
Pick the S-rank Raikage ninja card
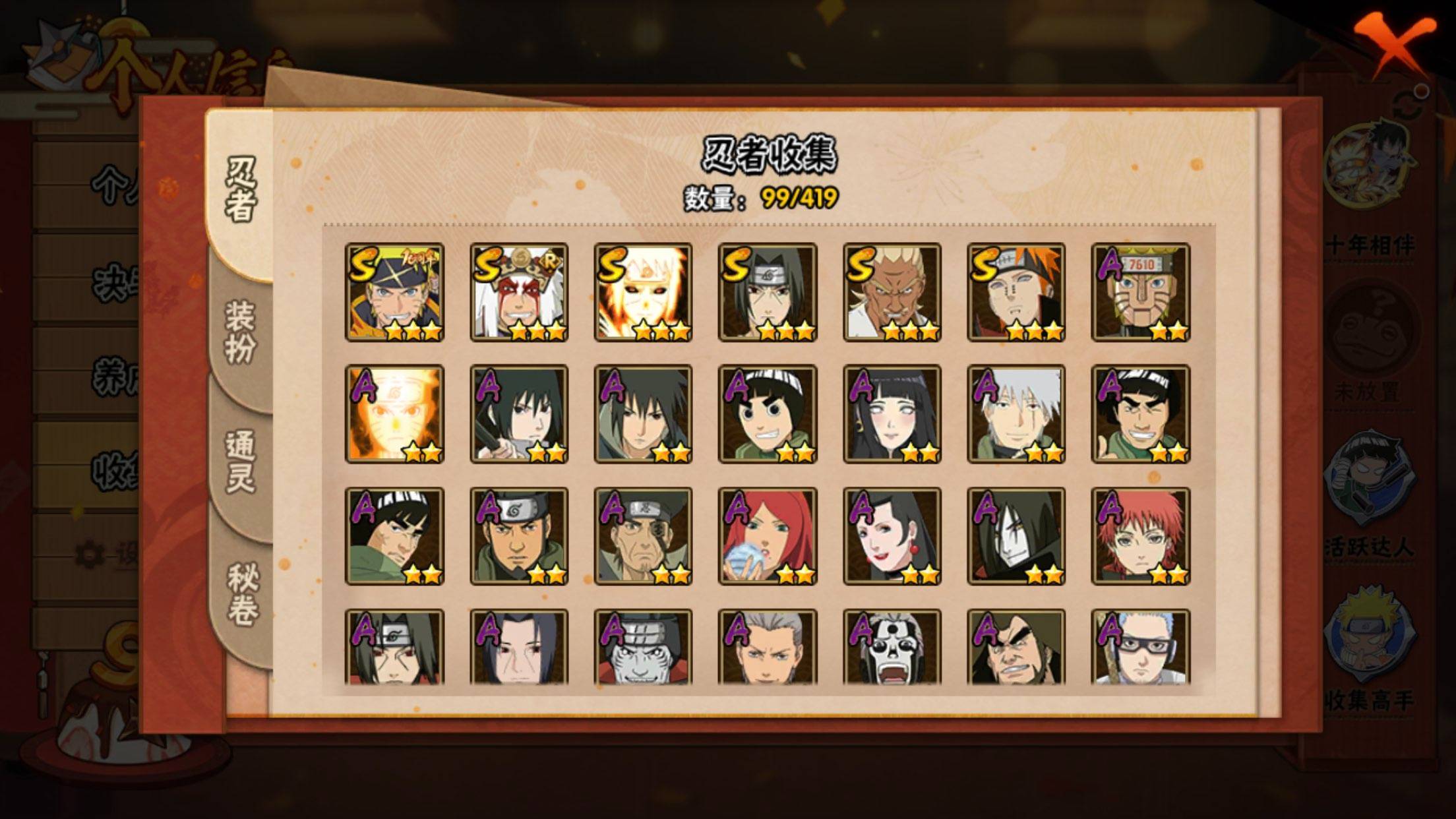point(892,292)
